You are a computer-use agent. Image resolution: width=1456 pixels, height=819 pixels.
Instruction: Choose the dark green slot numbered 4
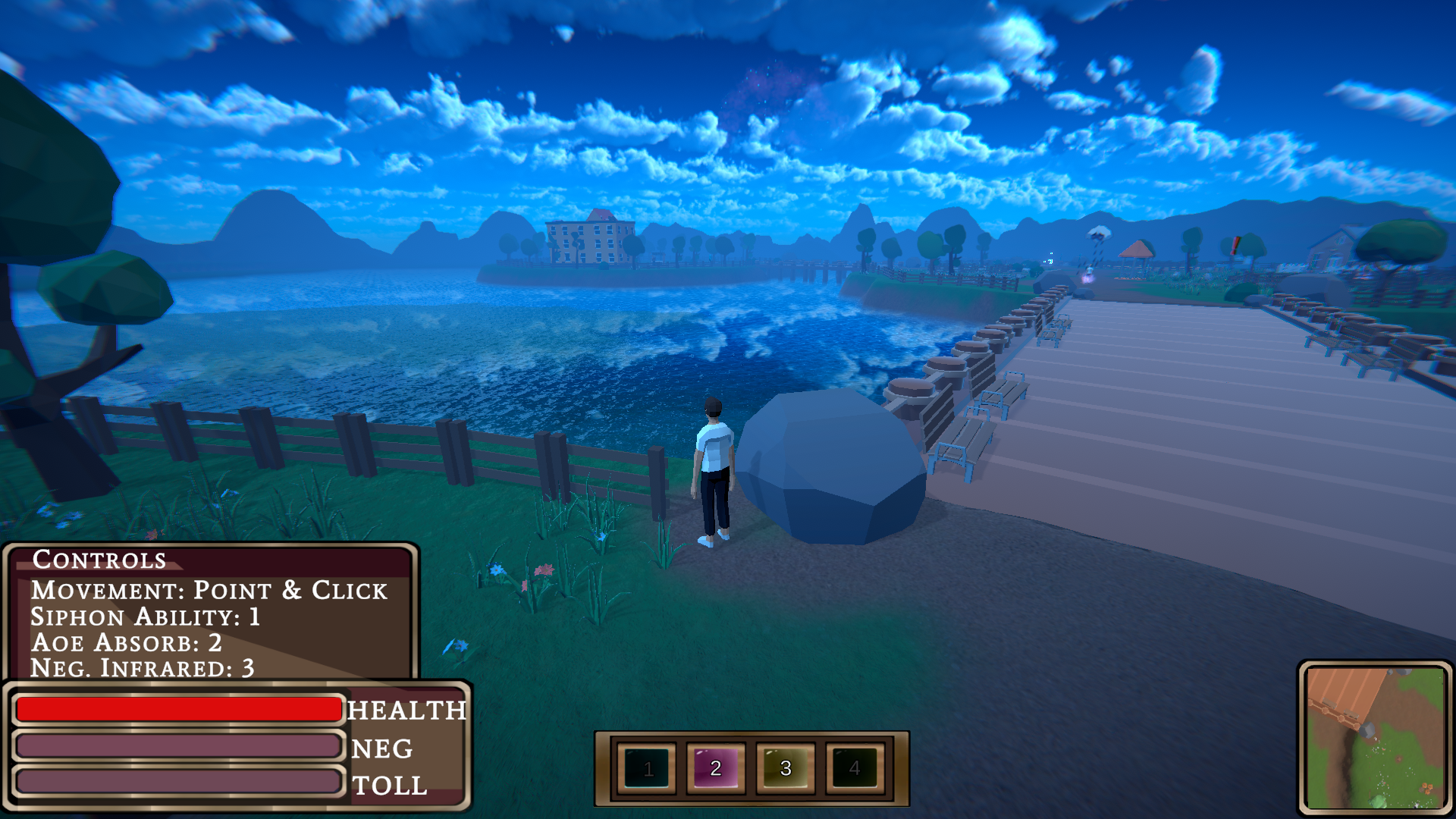pos(855,768)
